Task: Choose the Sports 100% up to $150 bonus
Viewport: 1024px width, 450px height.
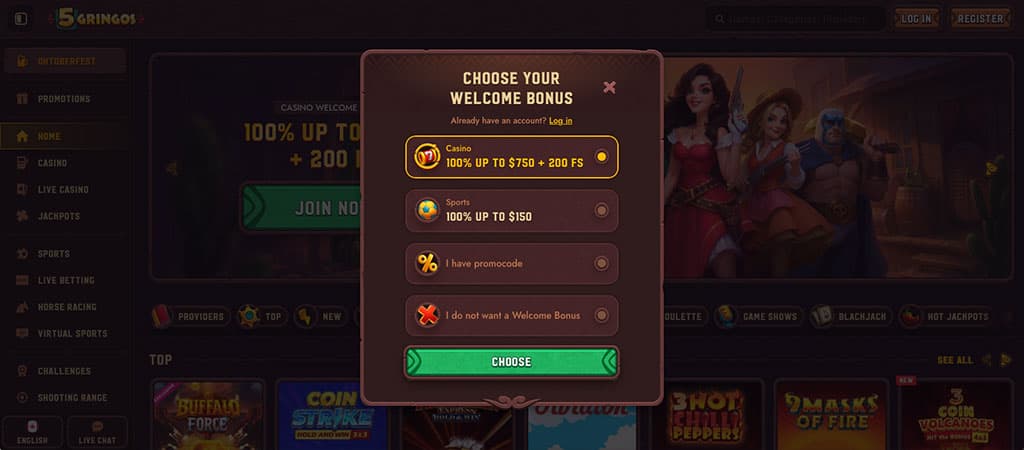Action: click(511, 210)
